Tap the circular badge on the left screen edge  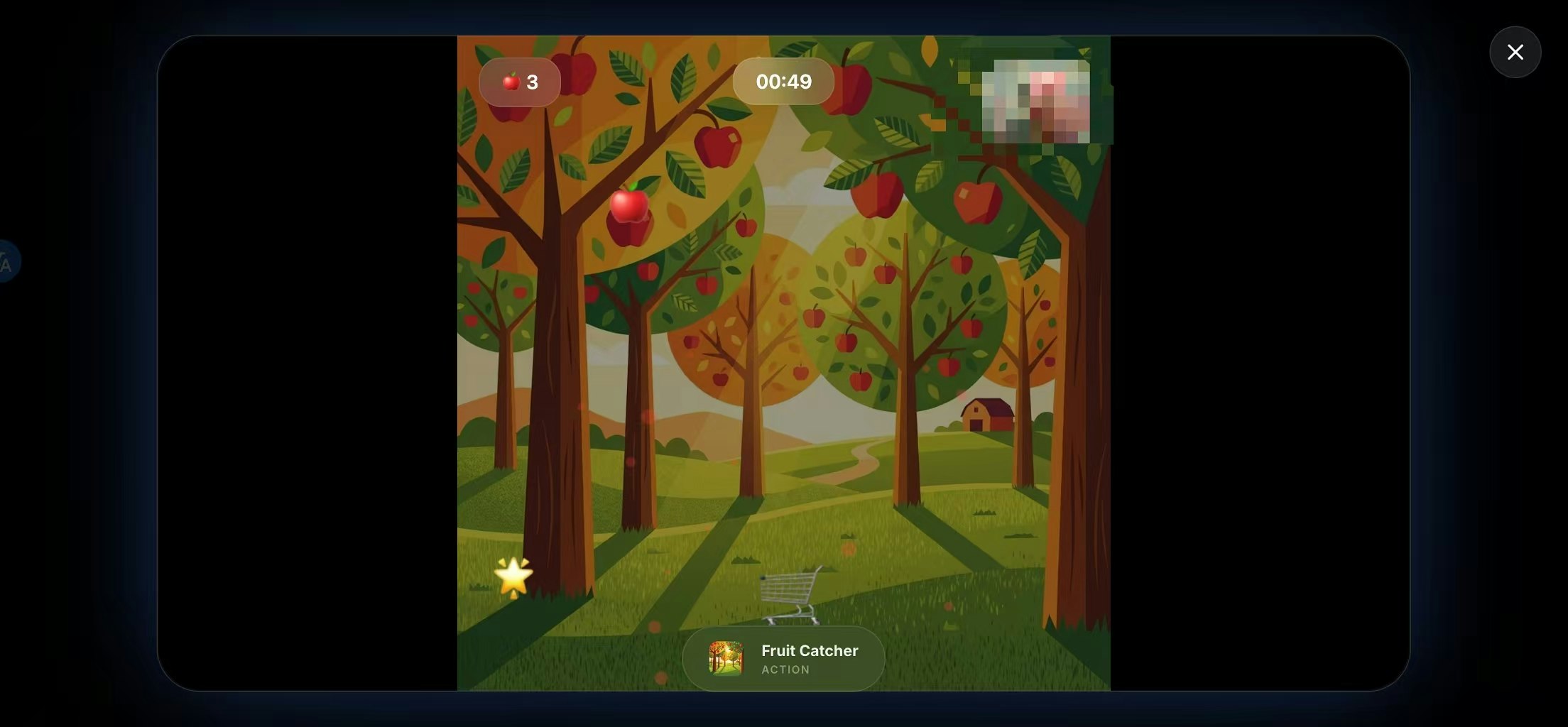click(6, 261)
